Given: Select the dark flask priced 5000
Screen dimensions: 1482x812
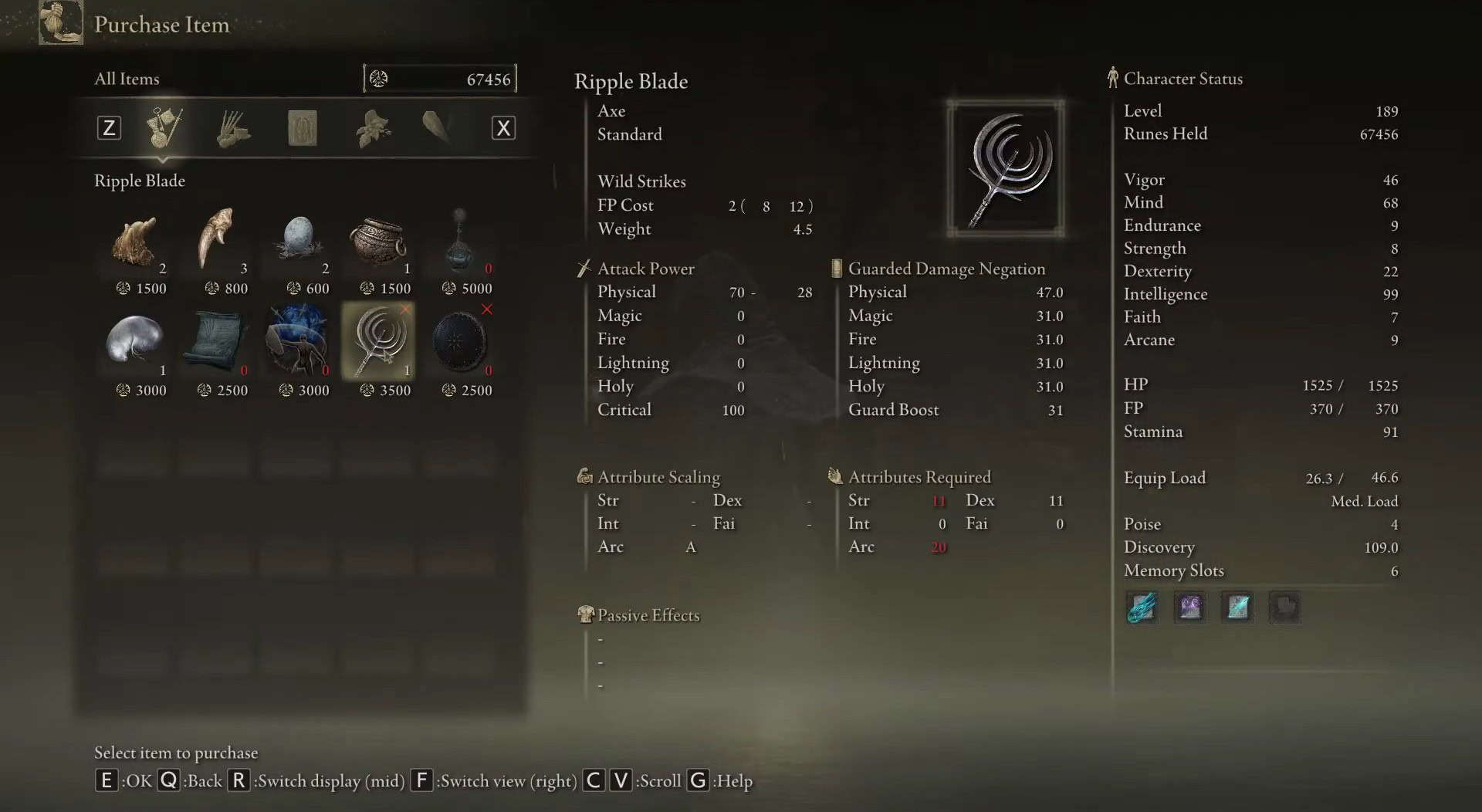Looking at the screenshot, I should click(461, 240).
